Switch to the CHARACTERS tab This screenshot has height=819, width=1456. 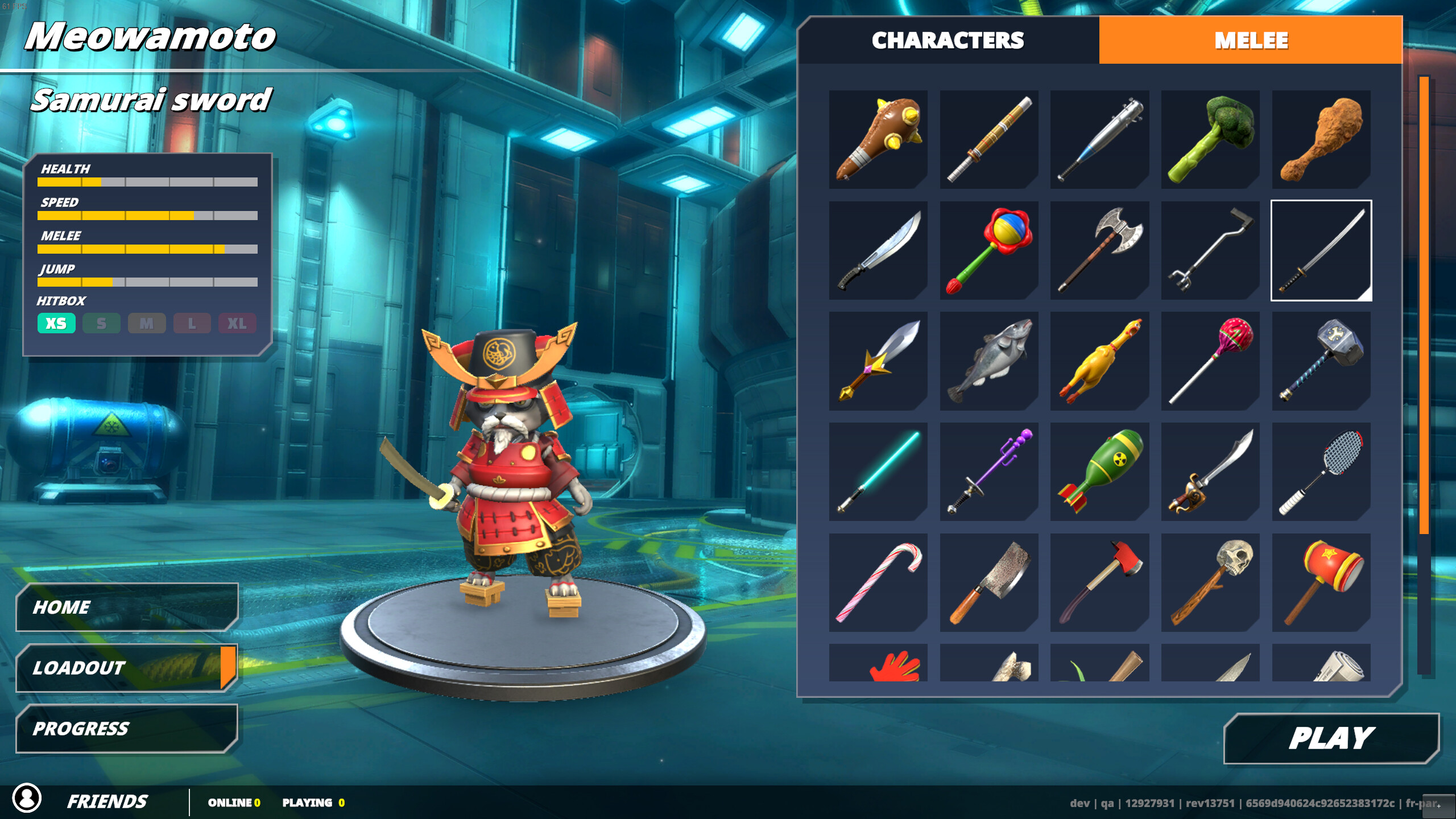coord(948,40)
